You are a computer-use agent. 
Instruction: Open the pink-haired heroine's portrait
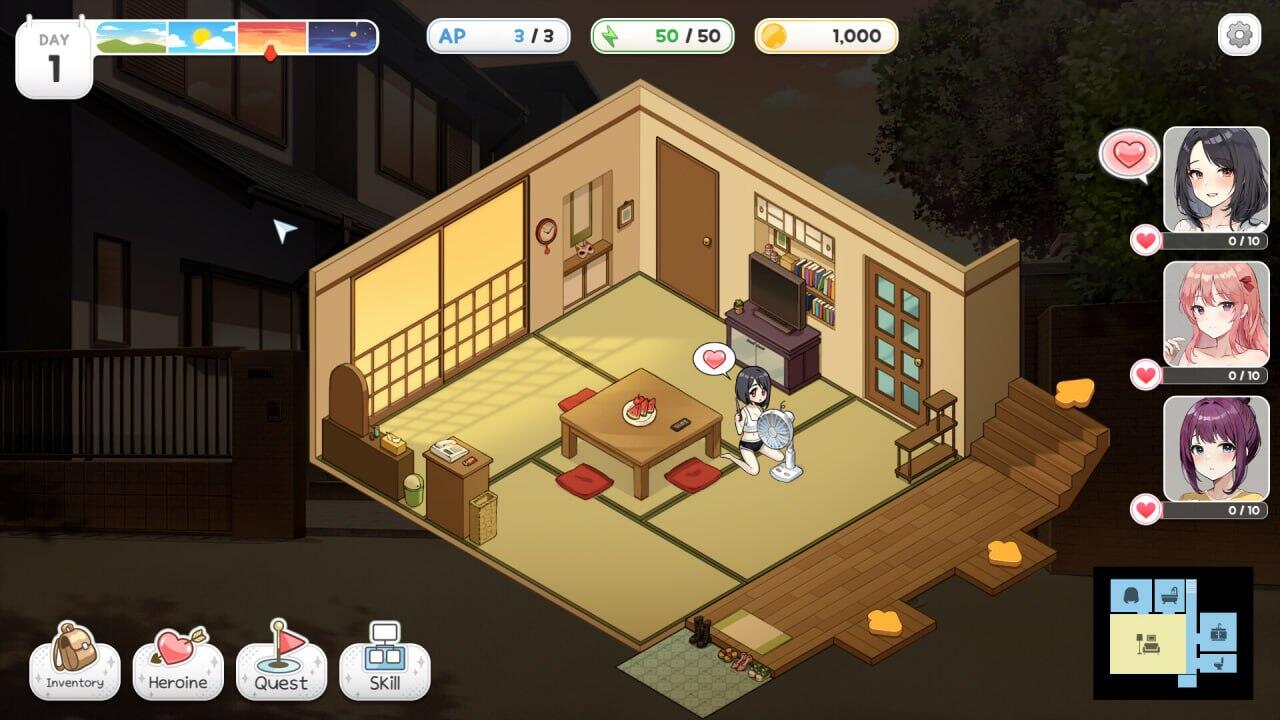click(1214, 310)
